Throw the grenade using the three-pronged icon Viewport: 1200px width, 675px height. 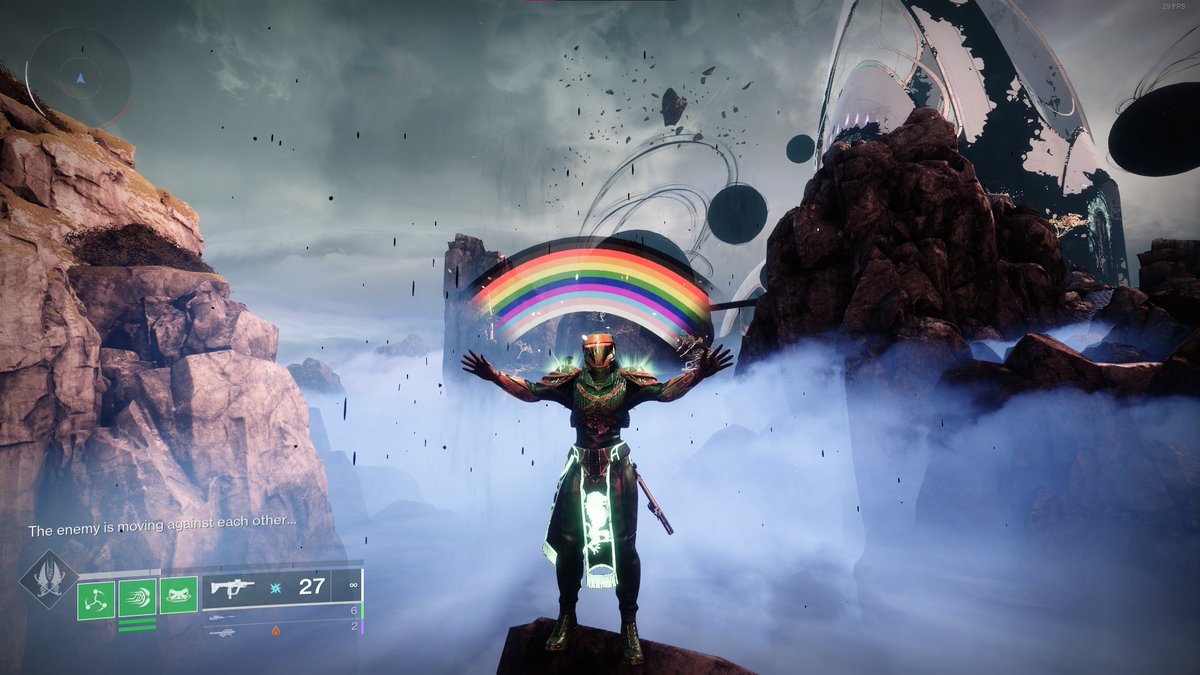coord(96,599)
